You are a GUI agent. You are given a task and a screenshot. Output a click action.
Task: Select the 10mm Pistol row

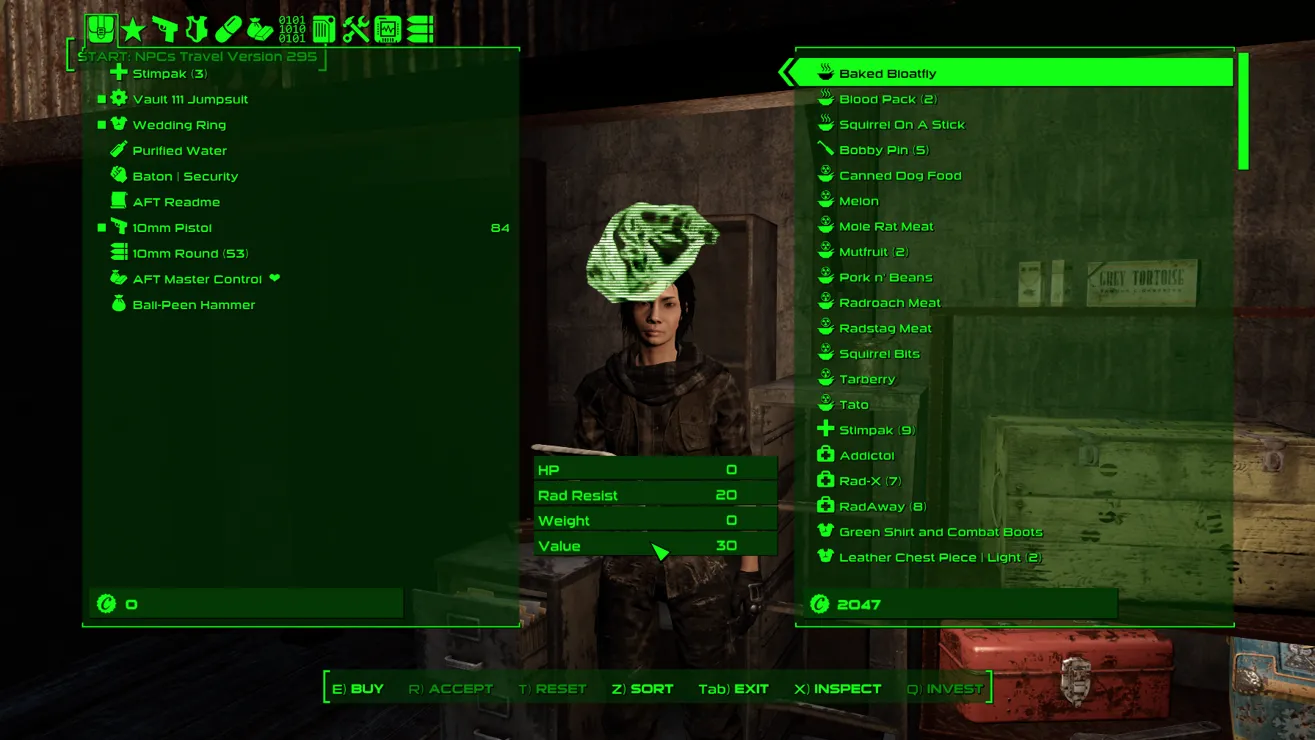click(172, 228)
